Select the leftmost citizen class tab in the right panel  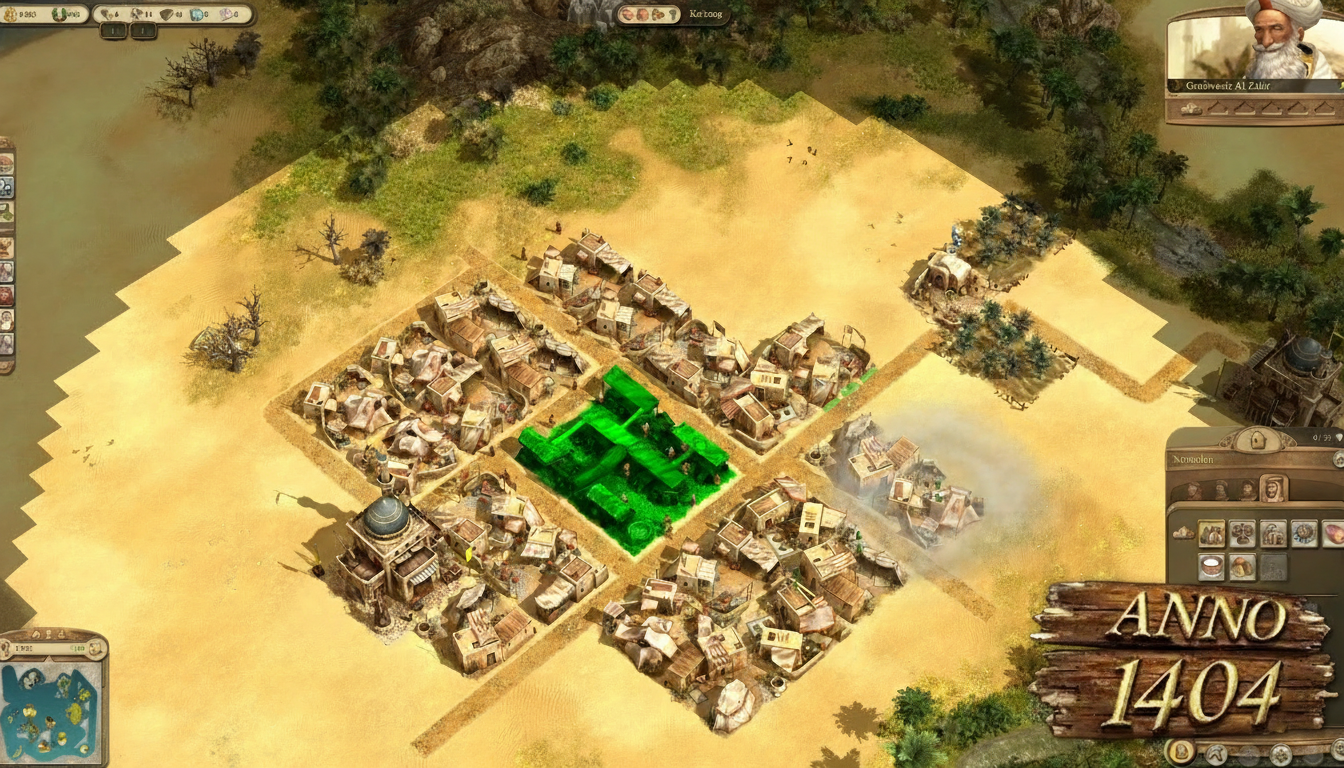click(x=1193, y=489)
